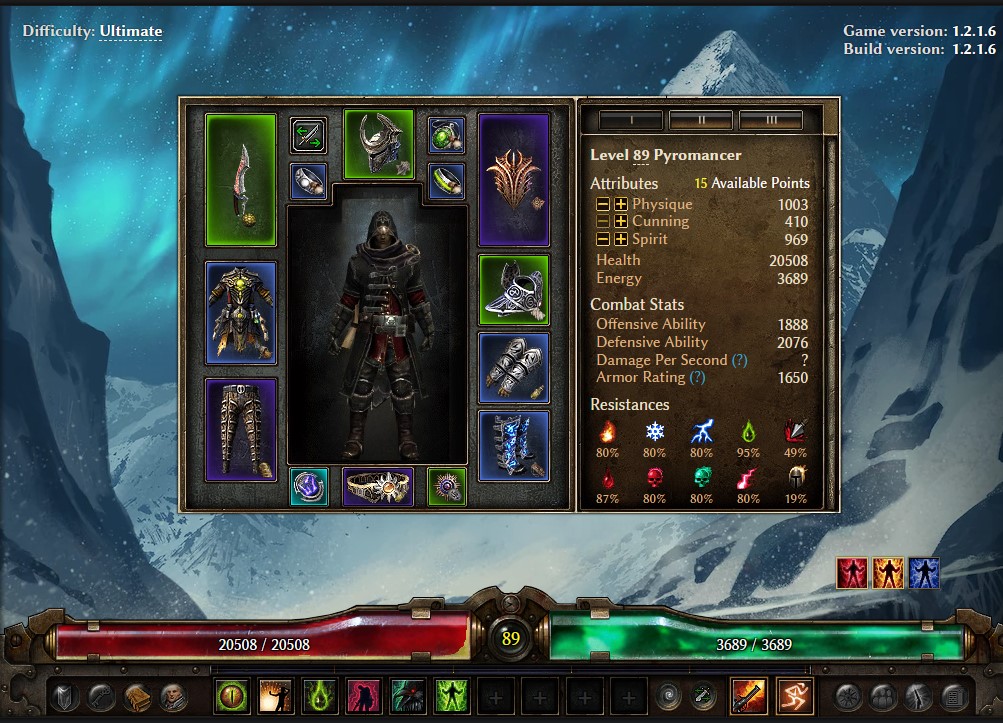
Task: Show the Damage Per Second help tooltip
Action: click(739, 360)
